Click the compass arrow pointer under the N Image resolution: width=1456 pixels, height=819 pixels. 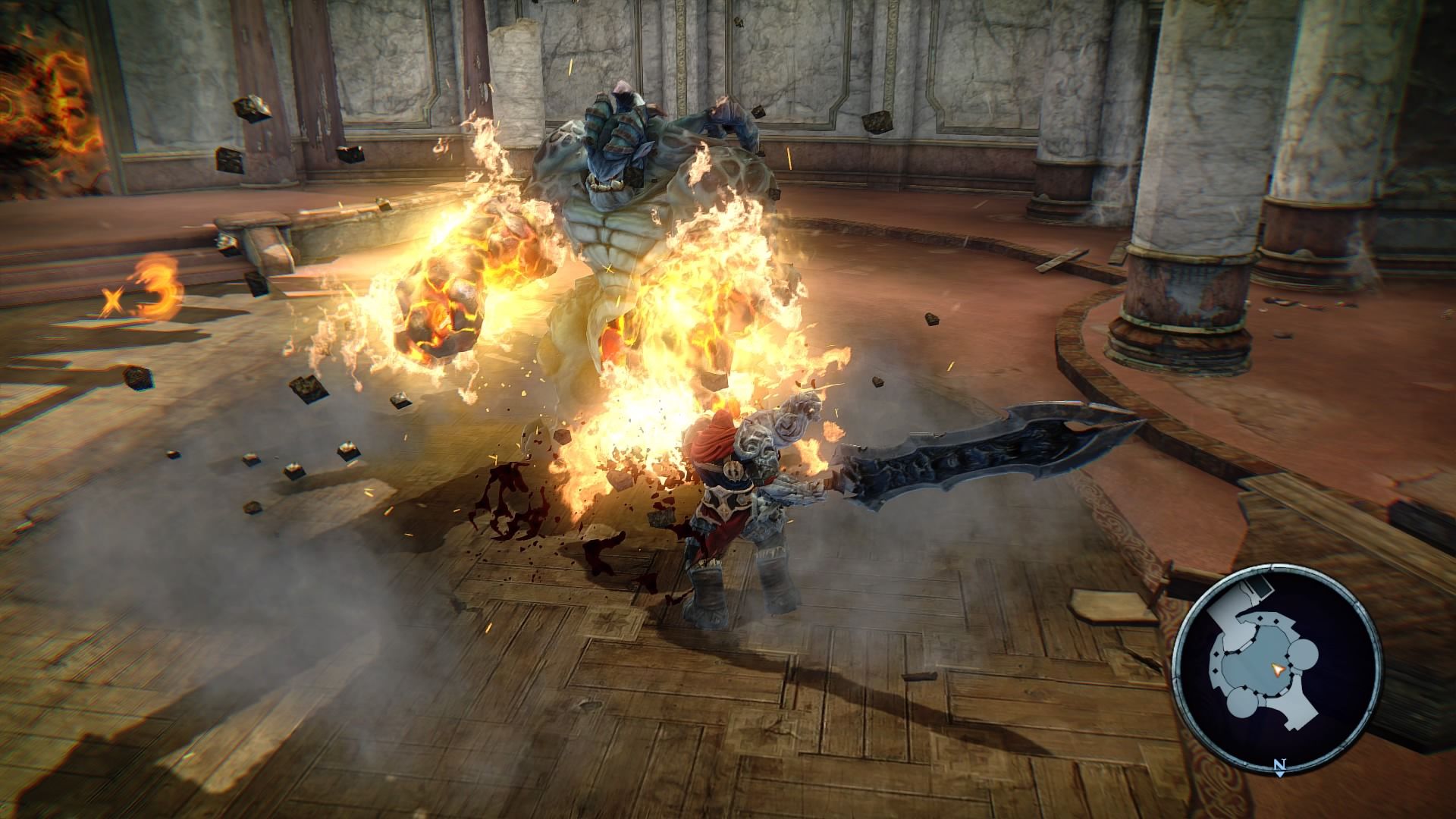[x=1279, y=774]
